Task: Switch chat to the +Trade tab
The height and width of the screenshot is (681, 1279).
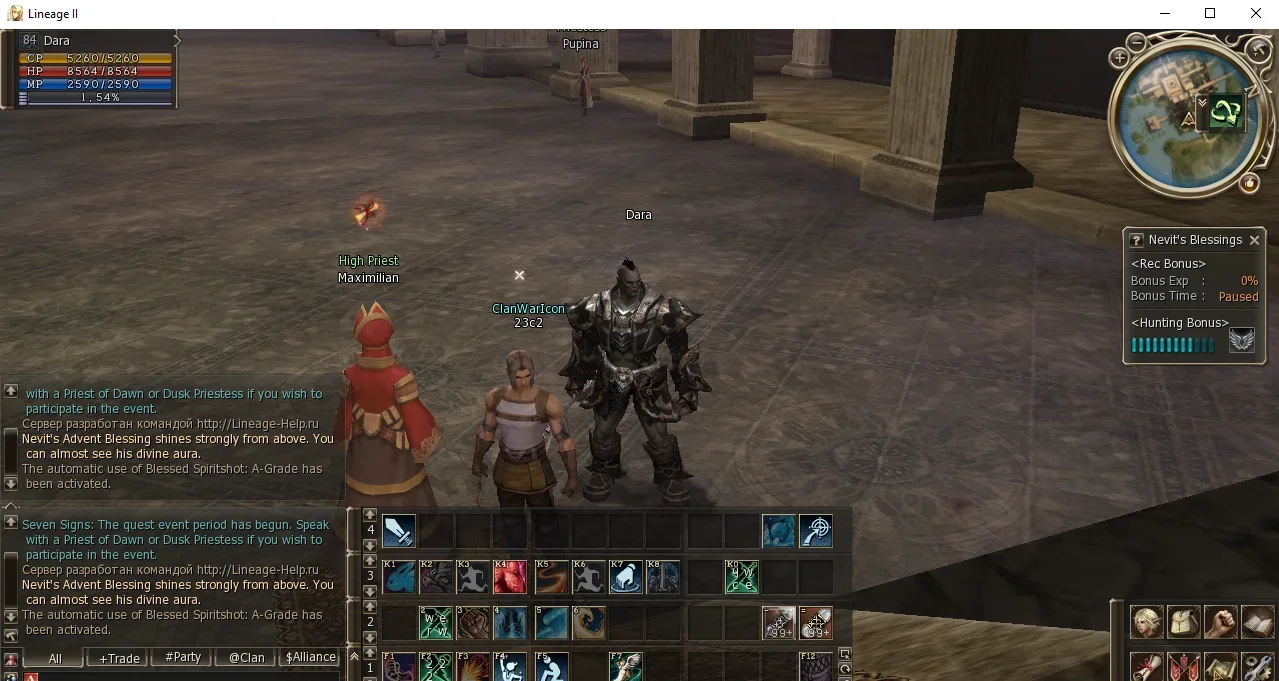Action: (x=119, y=658)
